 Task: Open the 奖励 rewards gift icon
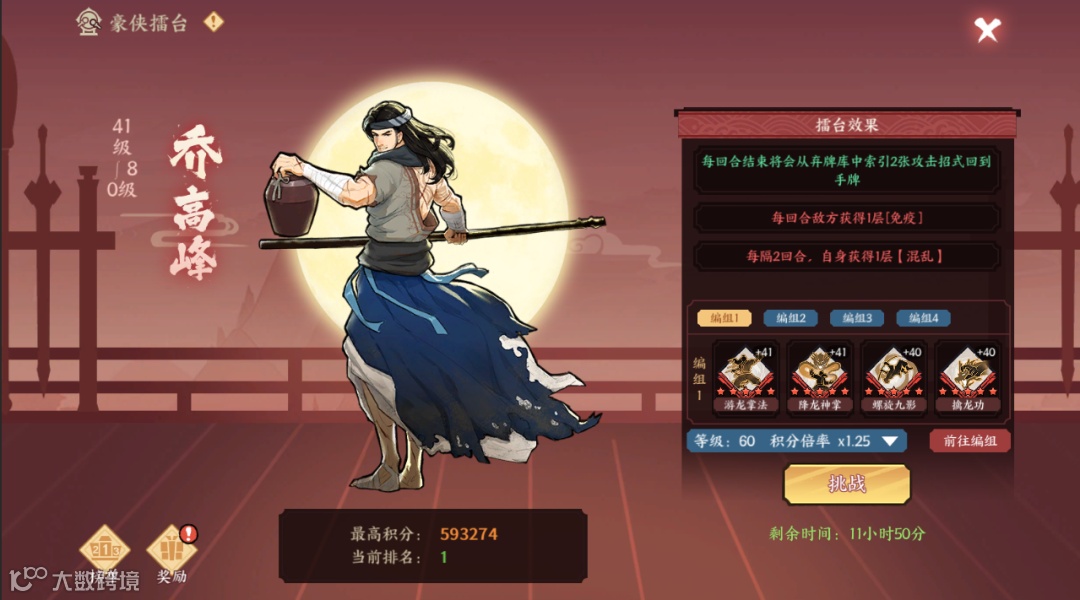click(x=171, y=552)
